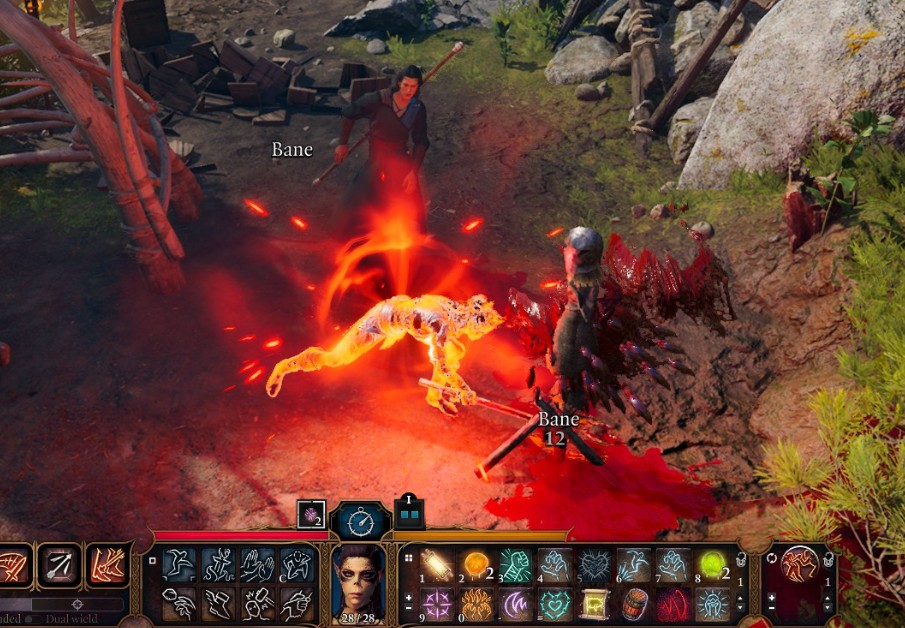Select the orange orb in slot 2
Image resolution: width=905 pixels, height=628 pixels.
pos(476,565)
